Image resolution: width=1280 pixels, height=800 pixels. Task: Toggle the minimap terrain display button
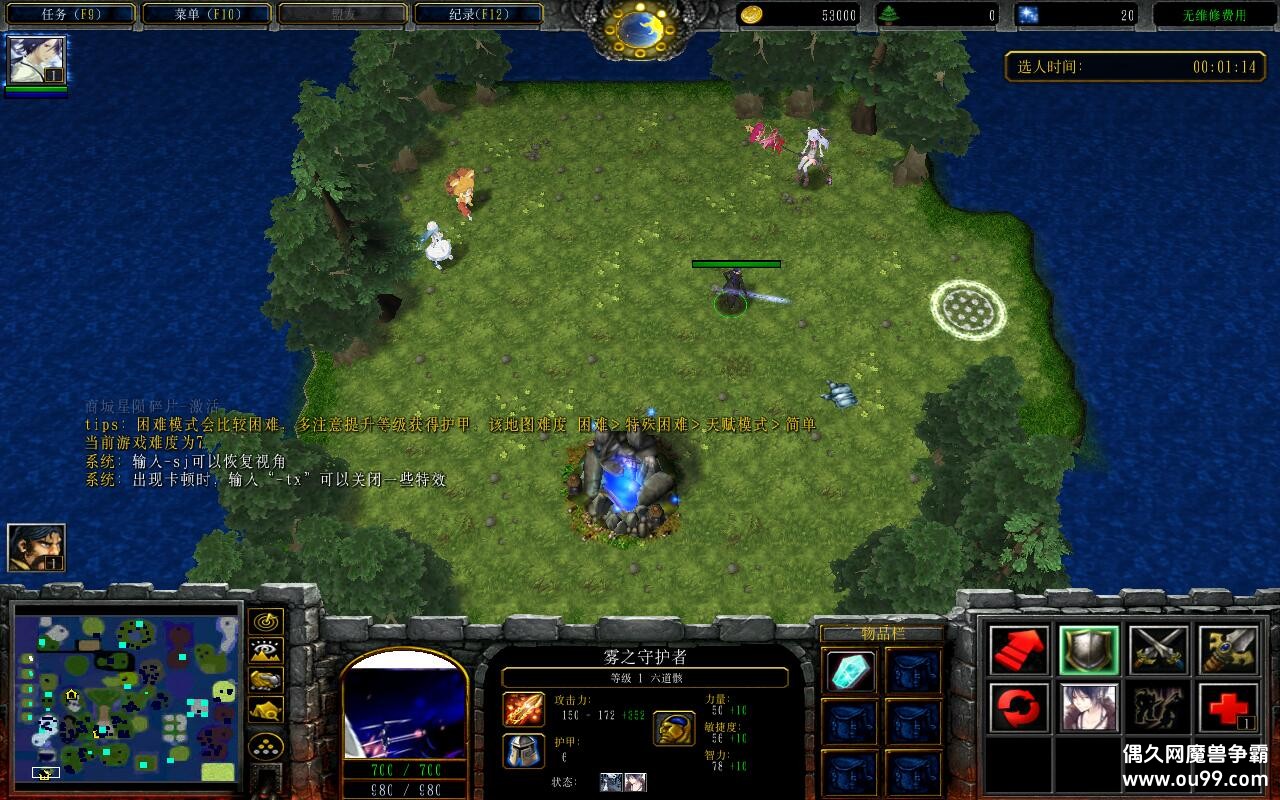[266, 651]
